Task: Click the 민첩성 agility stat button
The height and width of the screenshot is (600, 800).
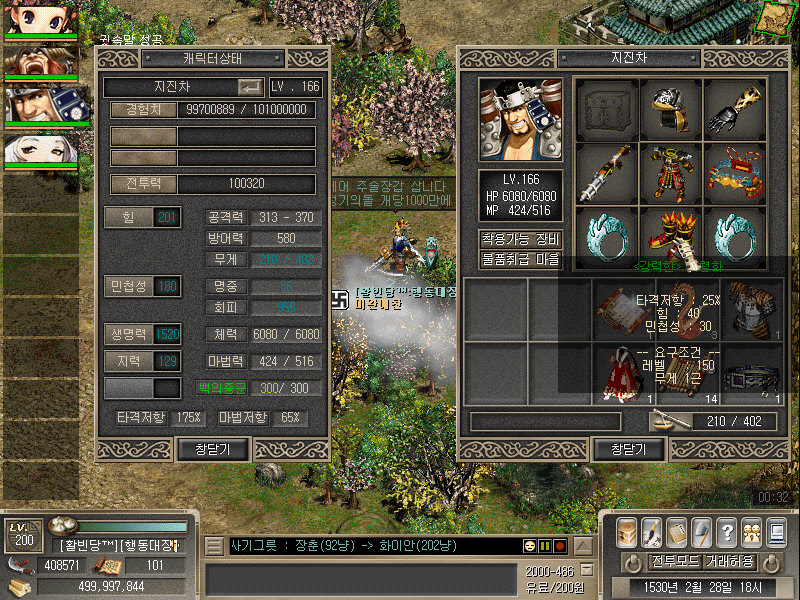Action: point(143,287)
